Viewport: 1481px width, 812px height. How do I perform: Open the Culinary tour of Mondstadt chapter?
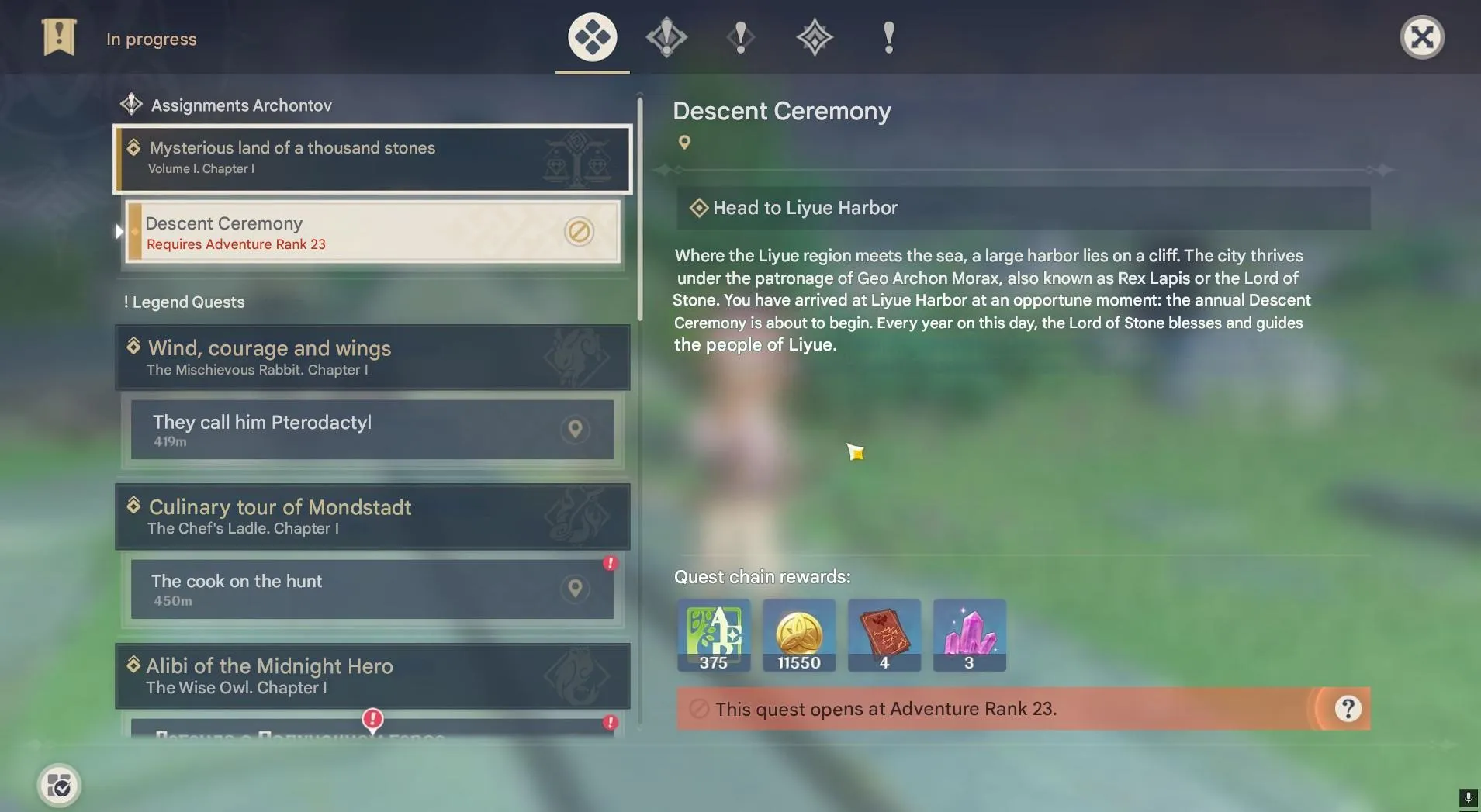pos(372,517)
